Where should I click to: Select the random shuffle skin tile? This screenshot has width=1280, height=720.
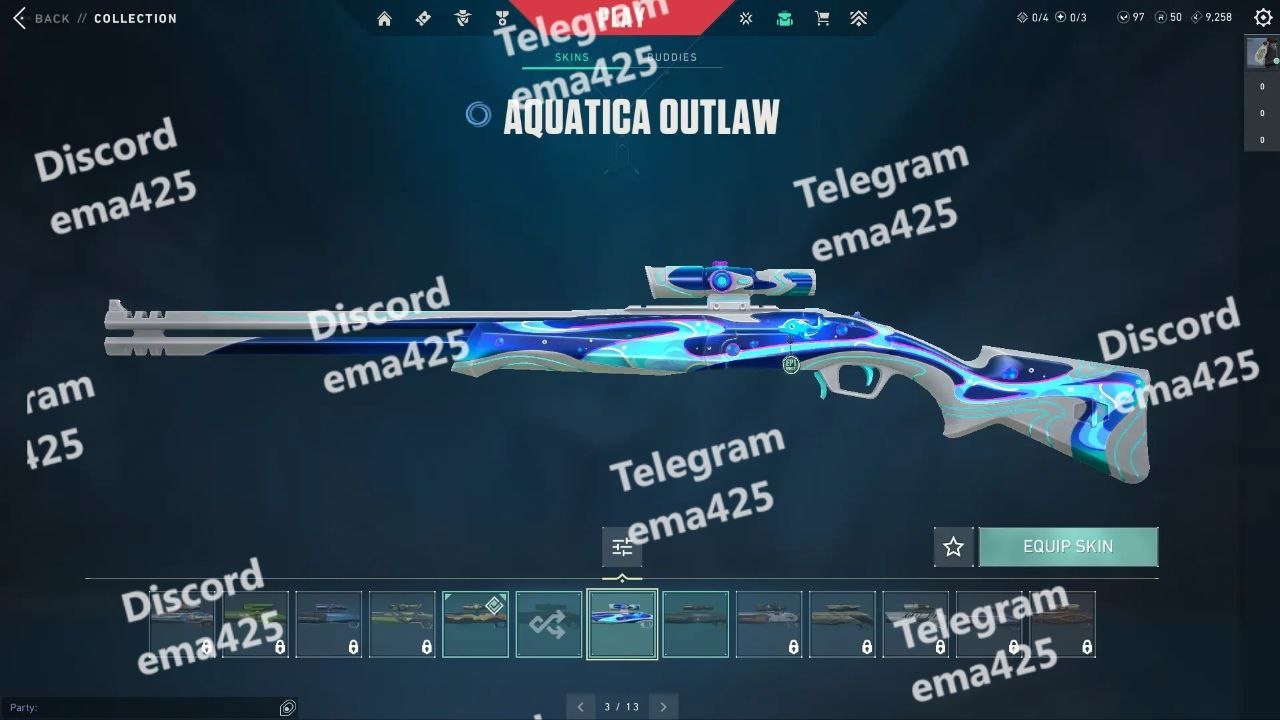tap(549, 624)
